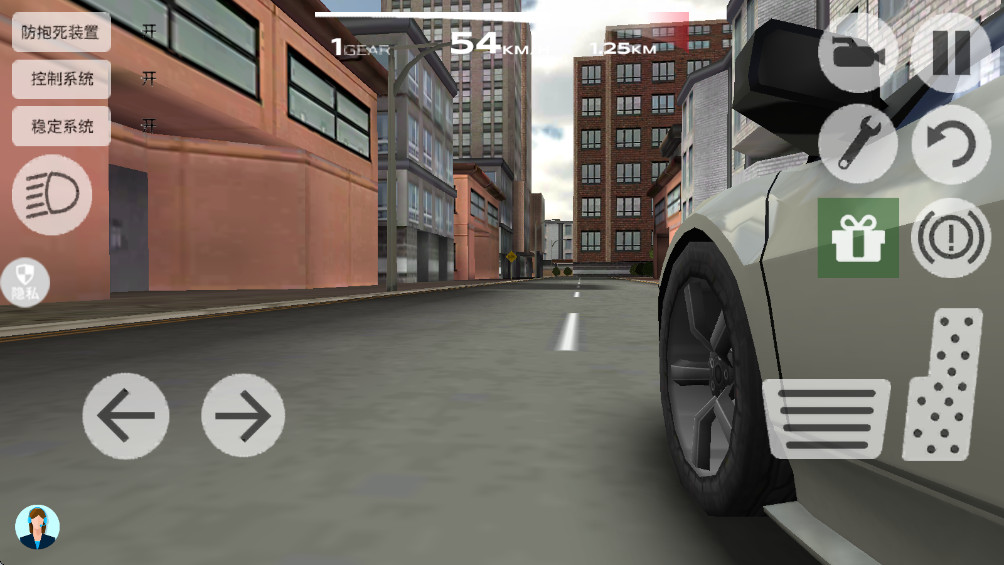Switch camera view with the camera button
Viewport: 1004px width, 565px height.
click(857, 52)
